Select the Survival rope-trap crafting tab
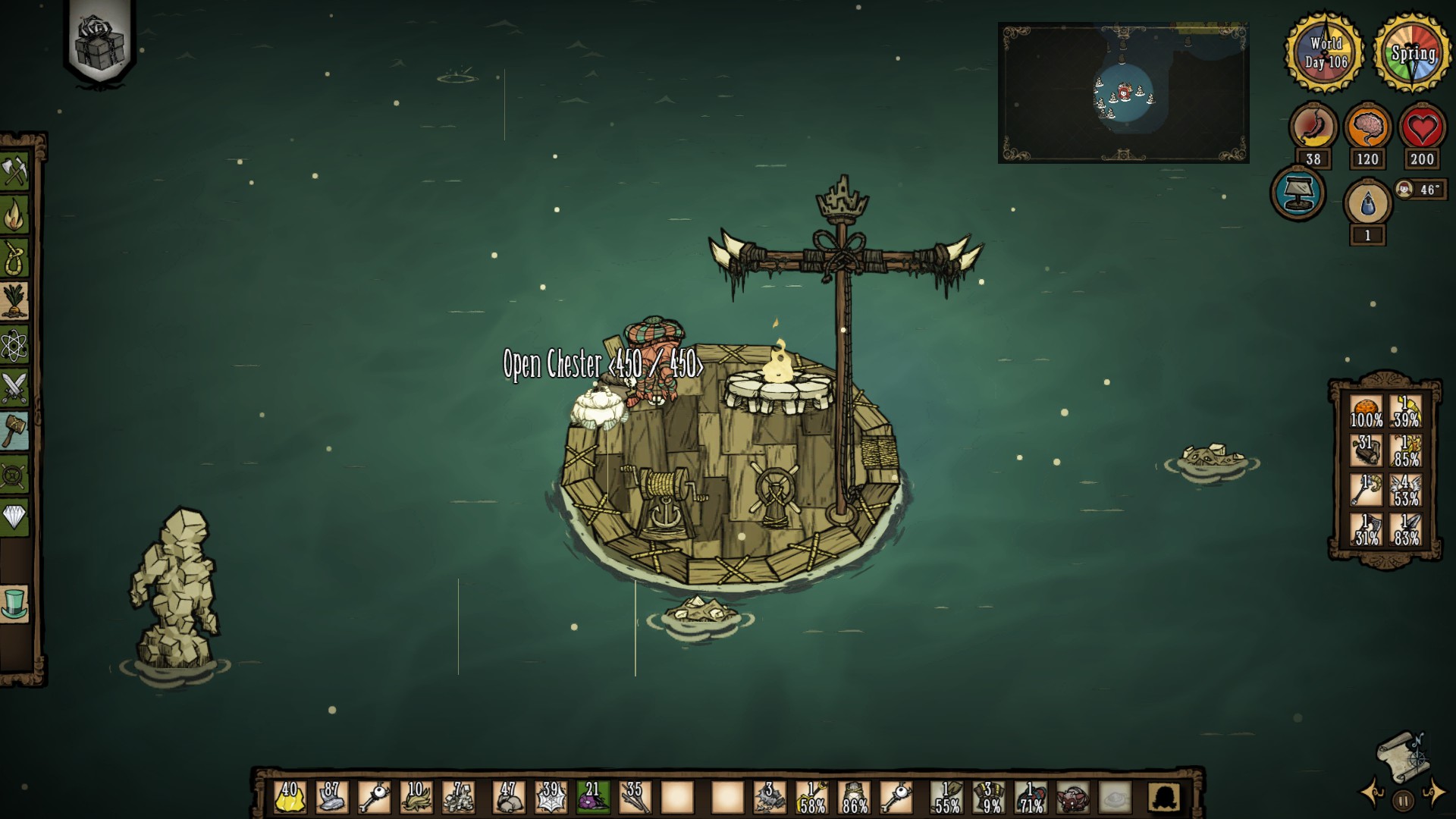This screenshot has width=1456, height=819. pos(14,259)
